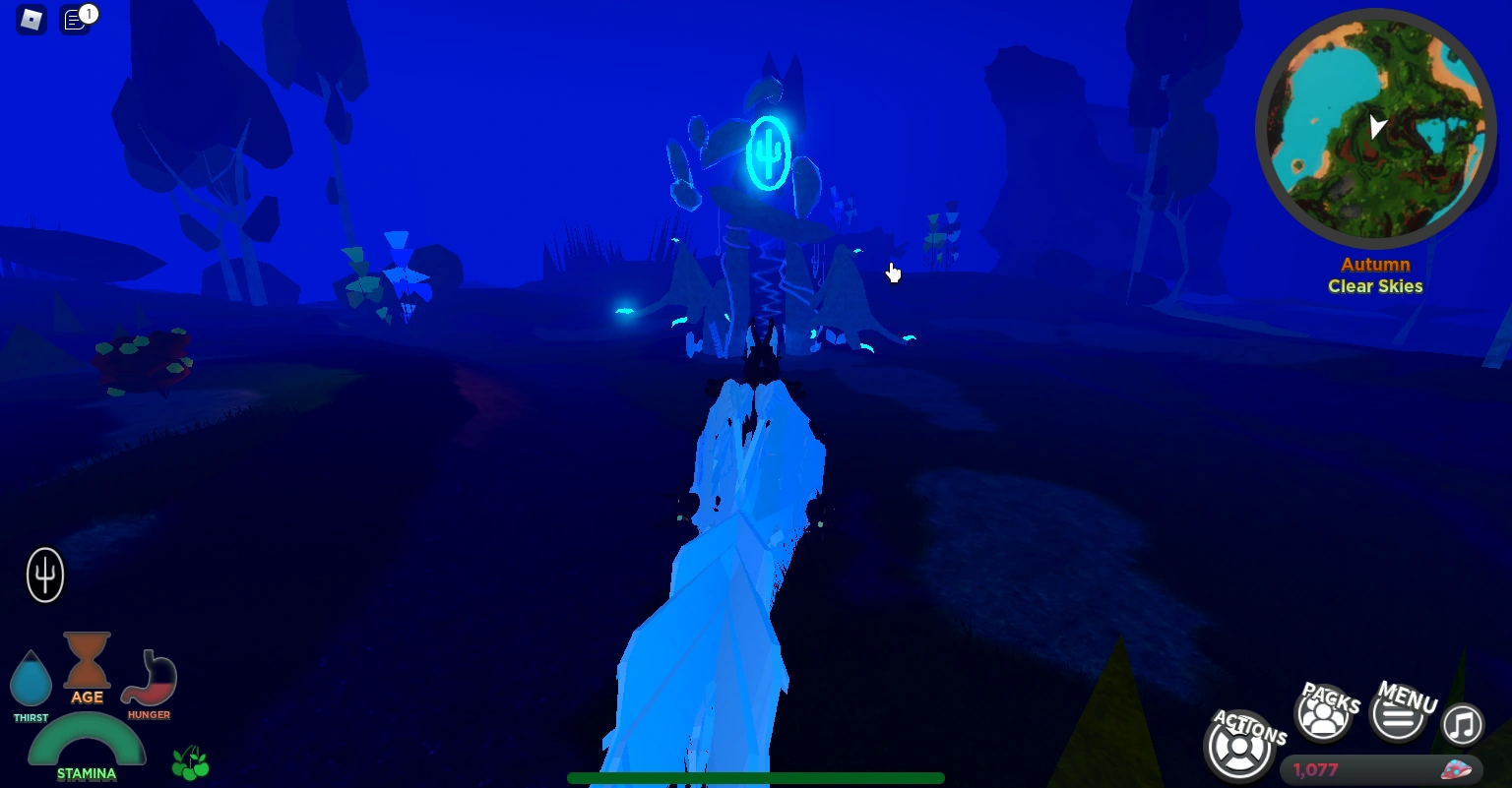The width and height of the screenshot is (1512, 788).
Task: Click the HUNGER stomach icon
Action: click(149, 677)
